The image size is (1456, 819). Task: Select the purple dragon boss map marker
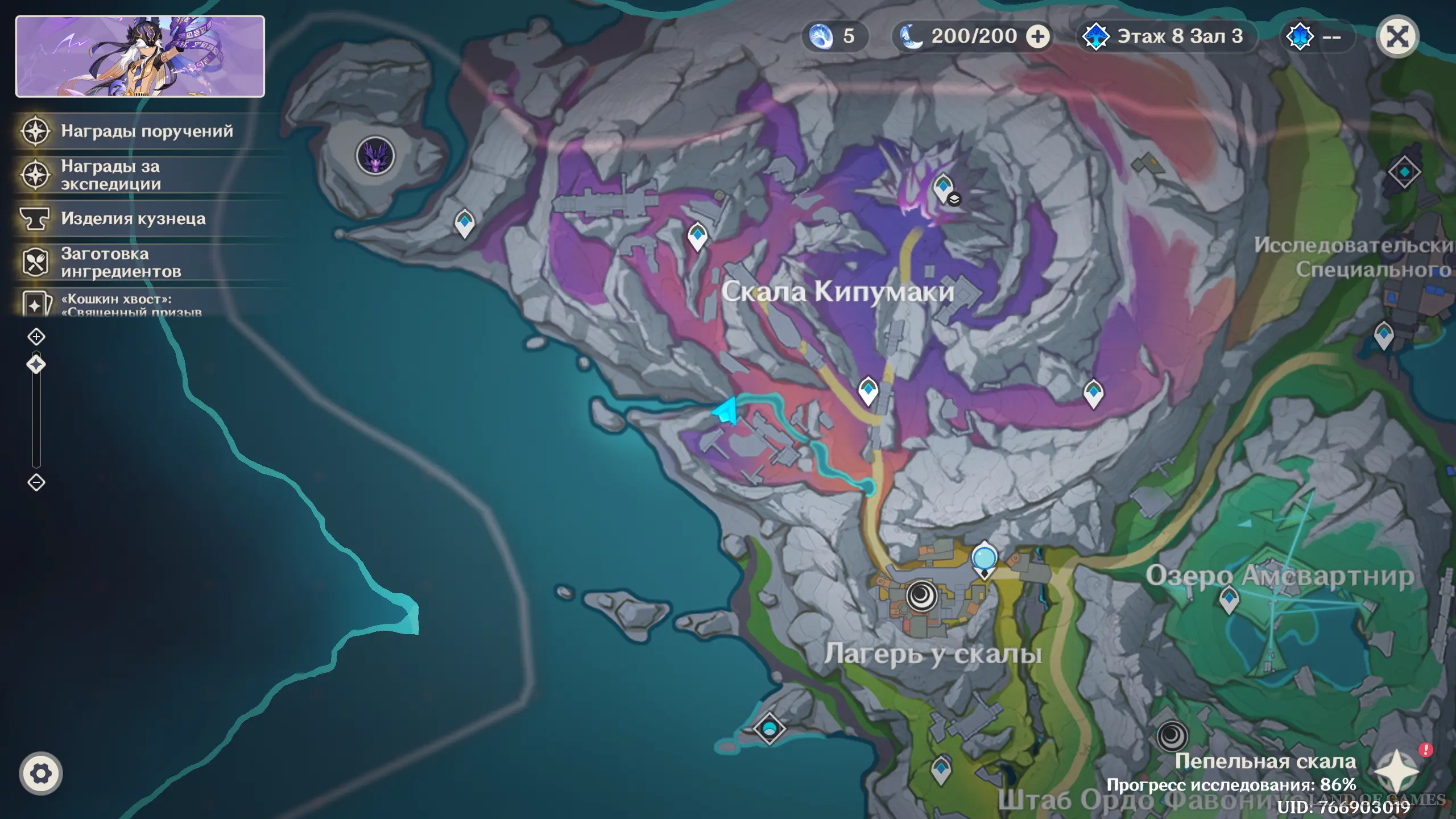coord(375,155)
